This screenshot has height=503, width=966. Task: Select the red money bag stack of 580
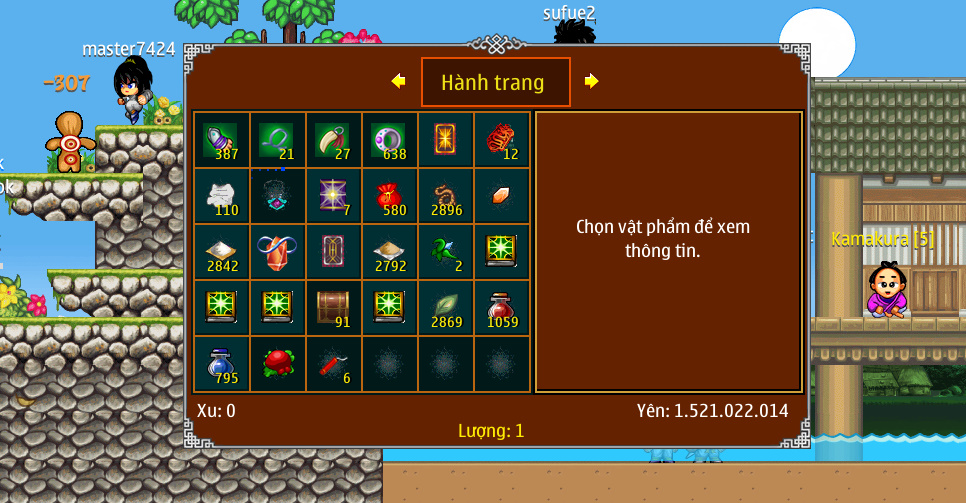[389, 195]
